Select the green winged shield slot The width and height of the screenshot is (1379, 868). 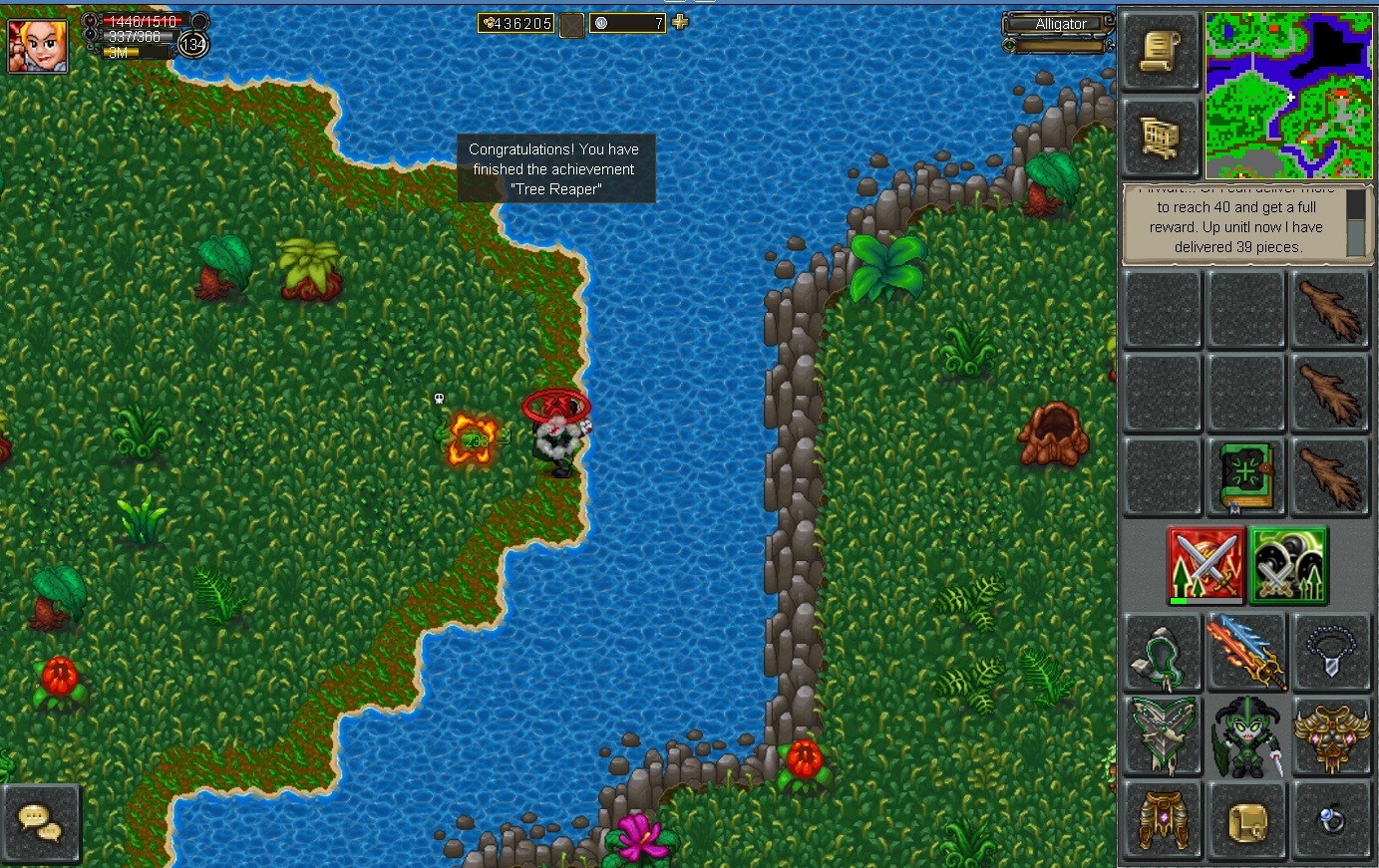click(1162, 735)
